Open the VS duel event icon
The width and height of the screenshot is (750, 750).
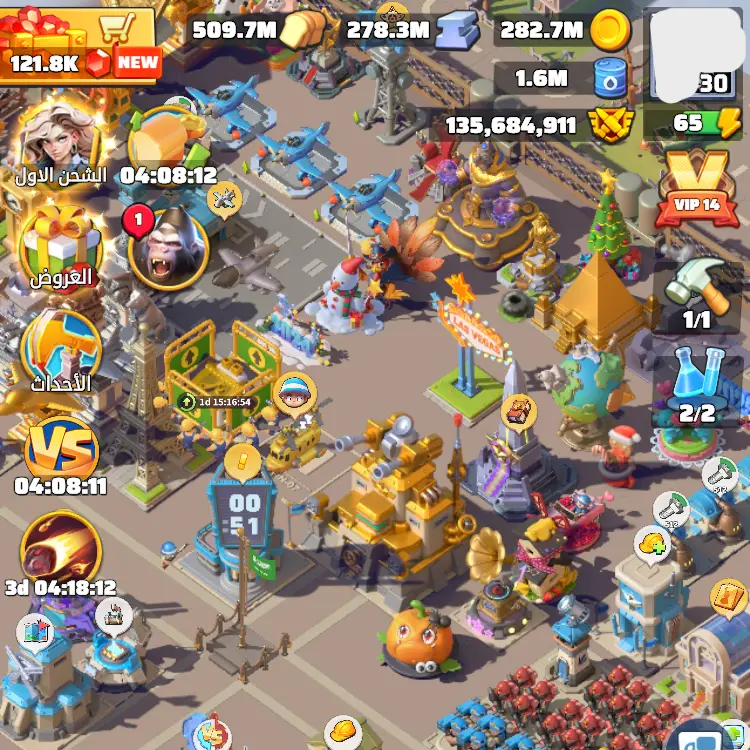click(x=60, y=450)
